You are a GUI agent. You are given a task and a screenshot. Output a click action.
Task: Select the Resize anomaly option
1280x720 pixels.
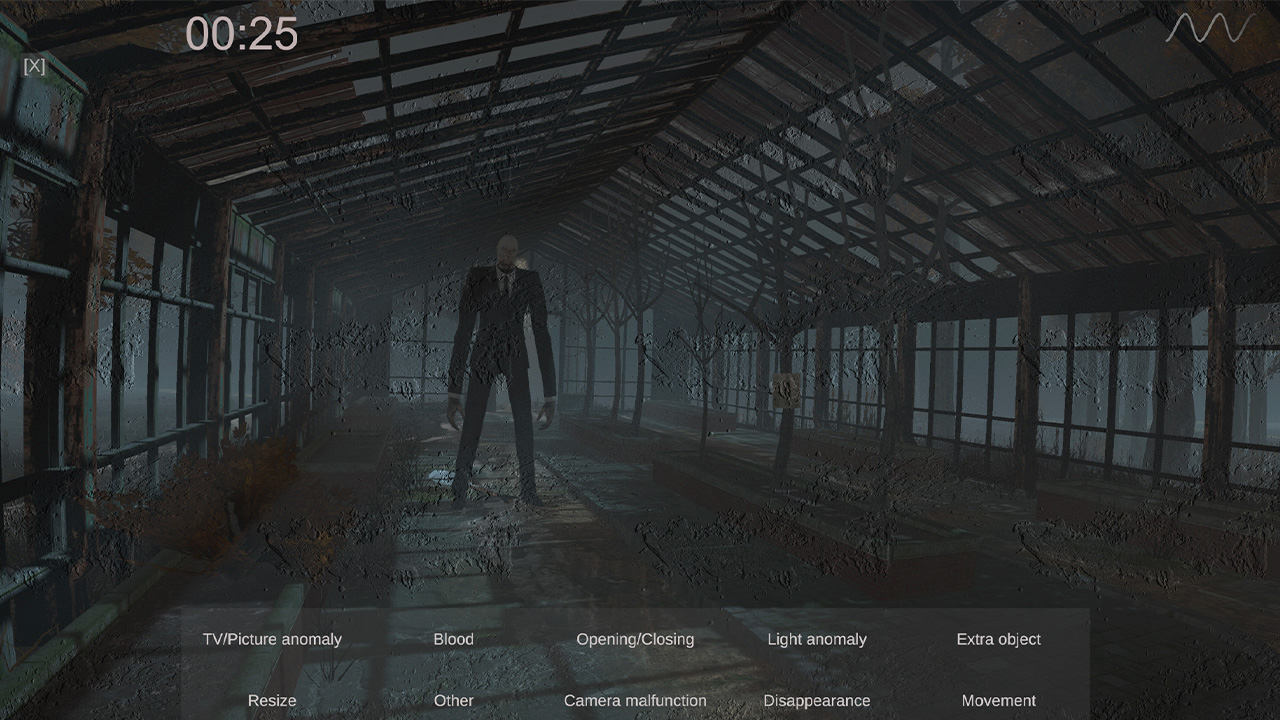tap(272, 701)
